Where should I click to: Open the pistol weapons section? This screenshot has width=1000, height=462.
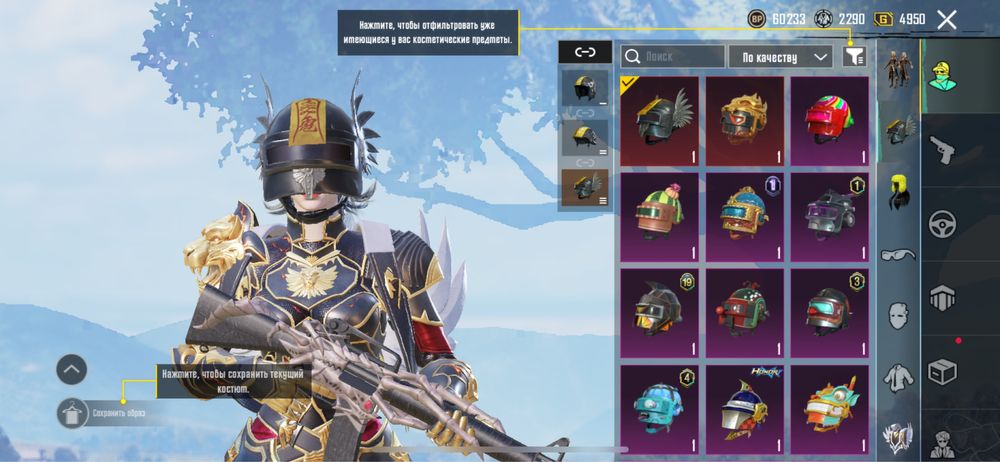coord(943,149)
